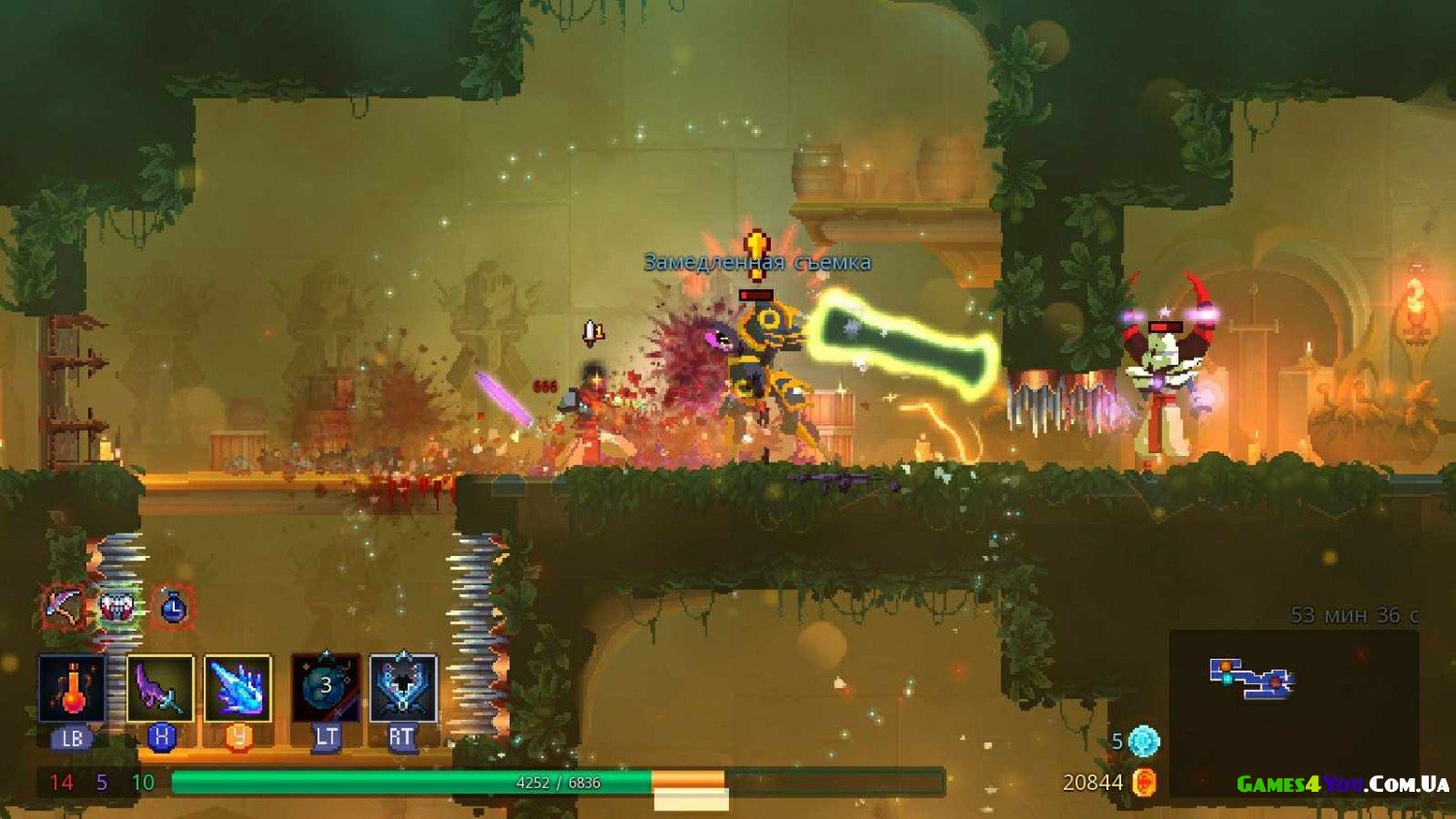Activate the blue winged trap skill slot
The width and height of the screenshot is (1456, 819).
coord(403,688)
